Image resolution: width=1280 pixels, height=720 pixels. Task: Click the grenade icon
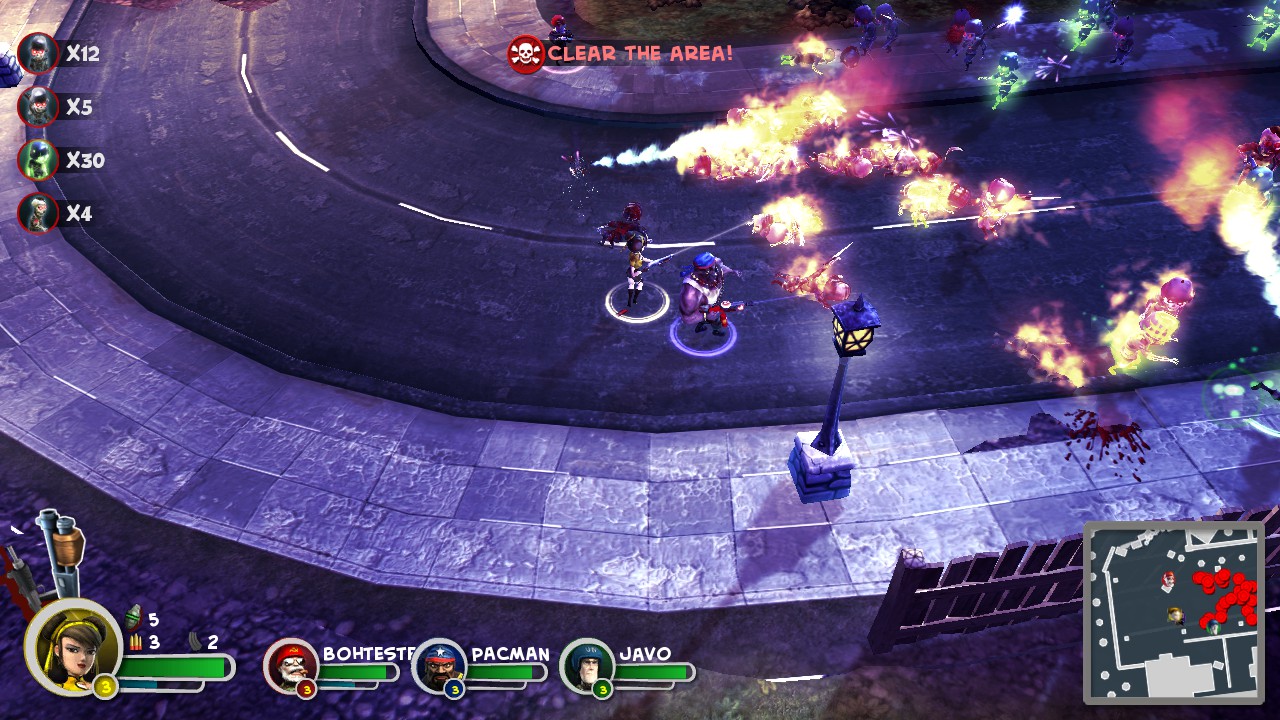click(x=135, y=619)
